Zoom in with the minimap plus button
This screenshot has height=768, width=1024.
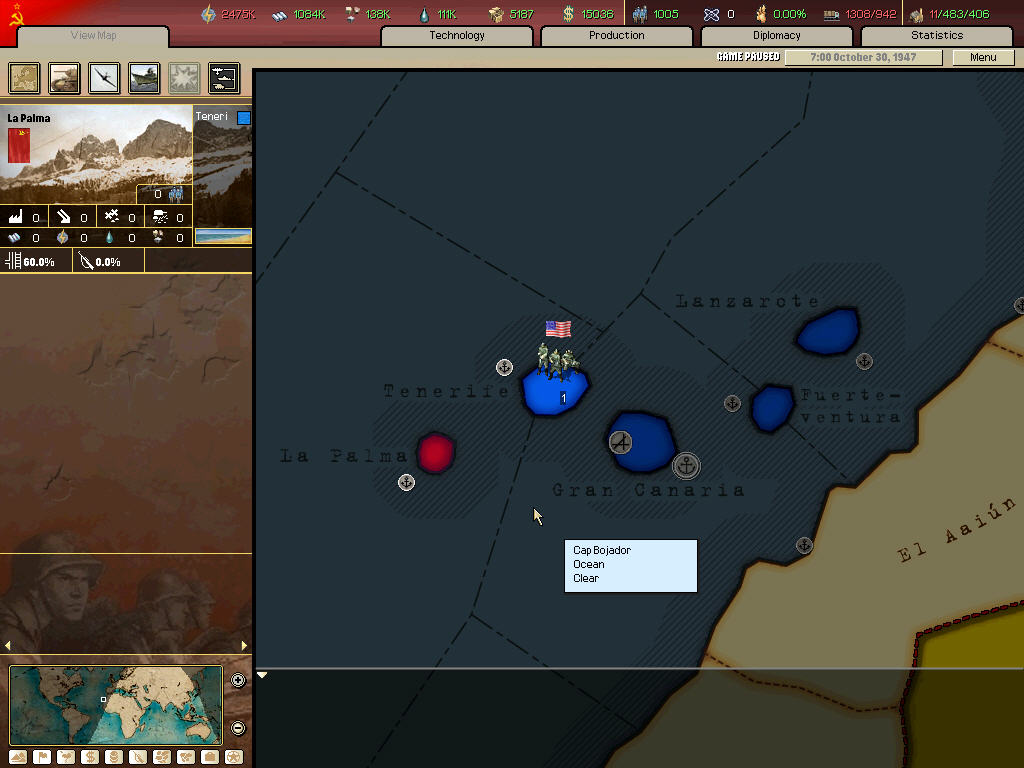point(238,681)
